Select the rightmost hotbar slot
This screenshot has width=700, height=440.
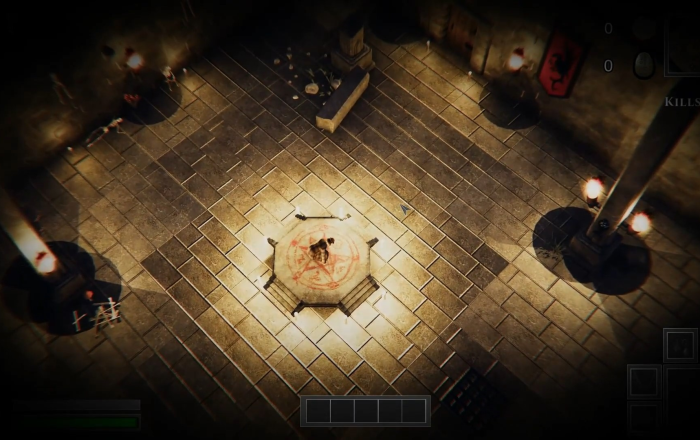pyautogui.click(x=415, y=411)
